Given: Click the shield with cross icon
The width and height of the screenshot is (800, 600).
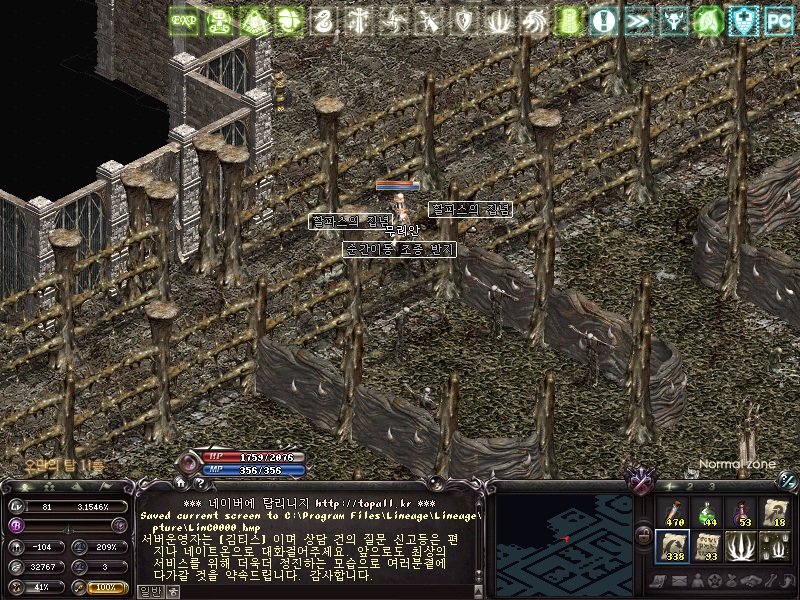Looking at the screenshot, I should click(x=741, y=20).
